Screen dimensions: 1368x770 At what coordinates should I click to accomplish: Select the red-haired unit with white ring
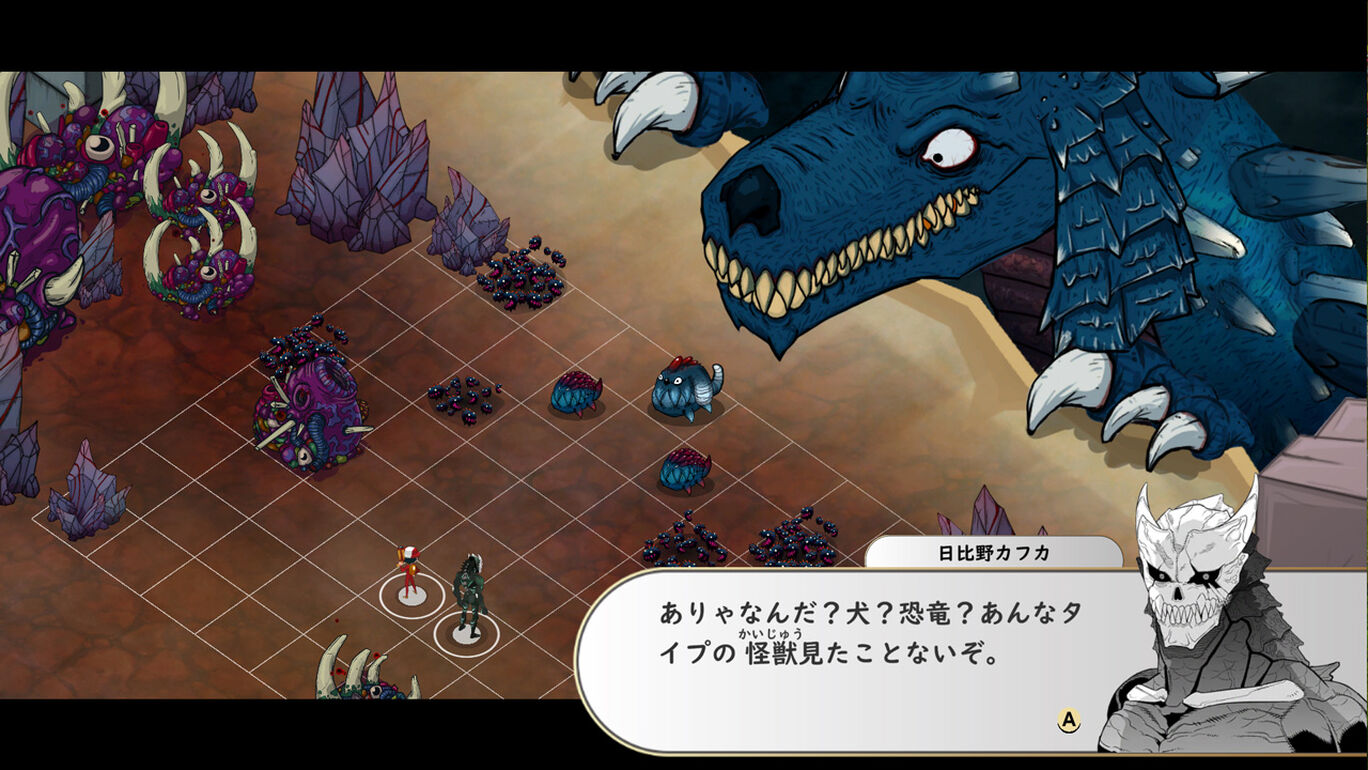tap(409, 575)
